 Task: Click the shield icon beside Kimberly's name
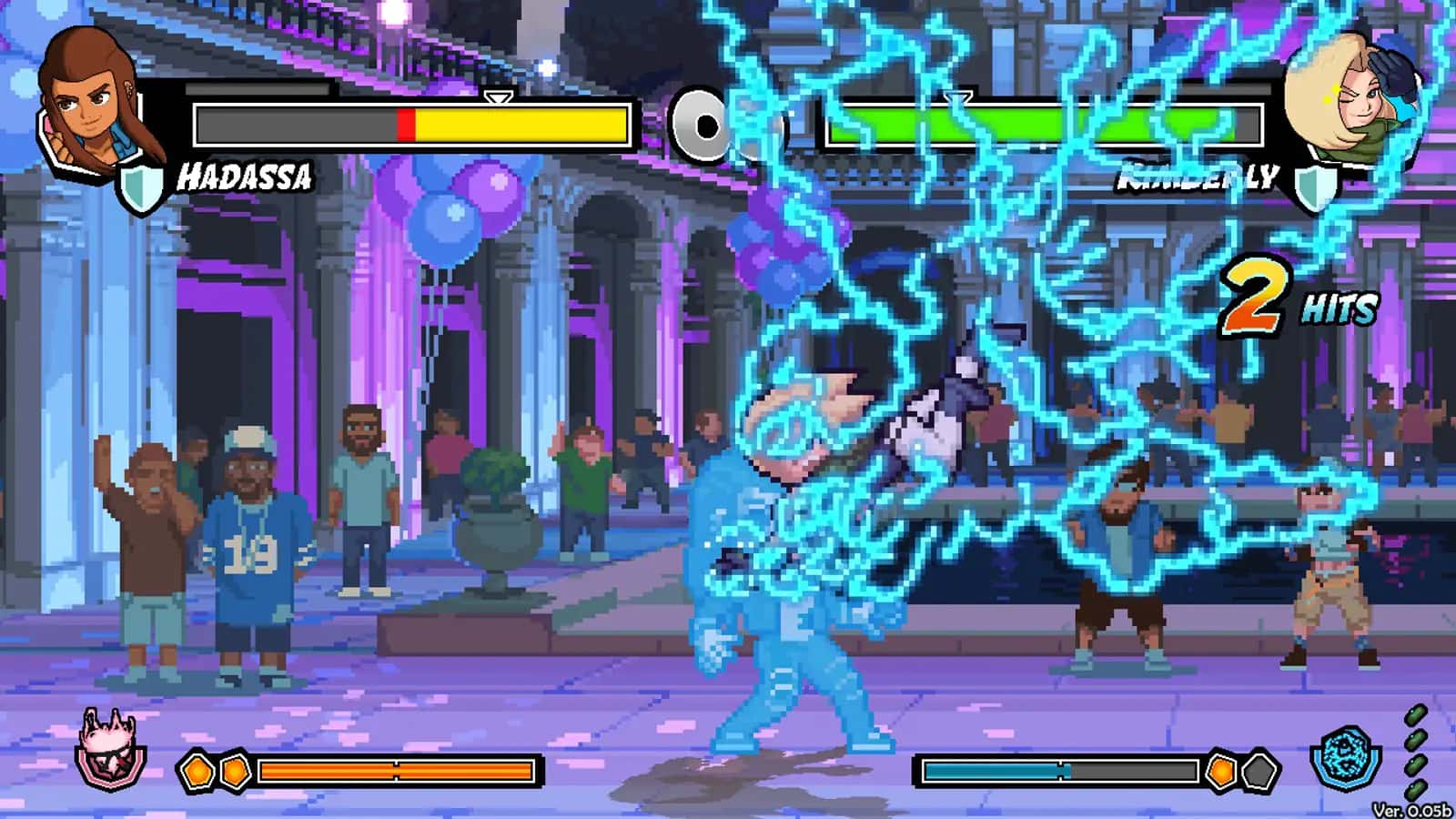coord(1316,188)
